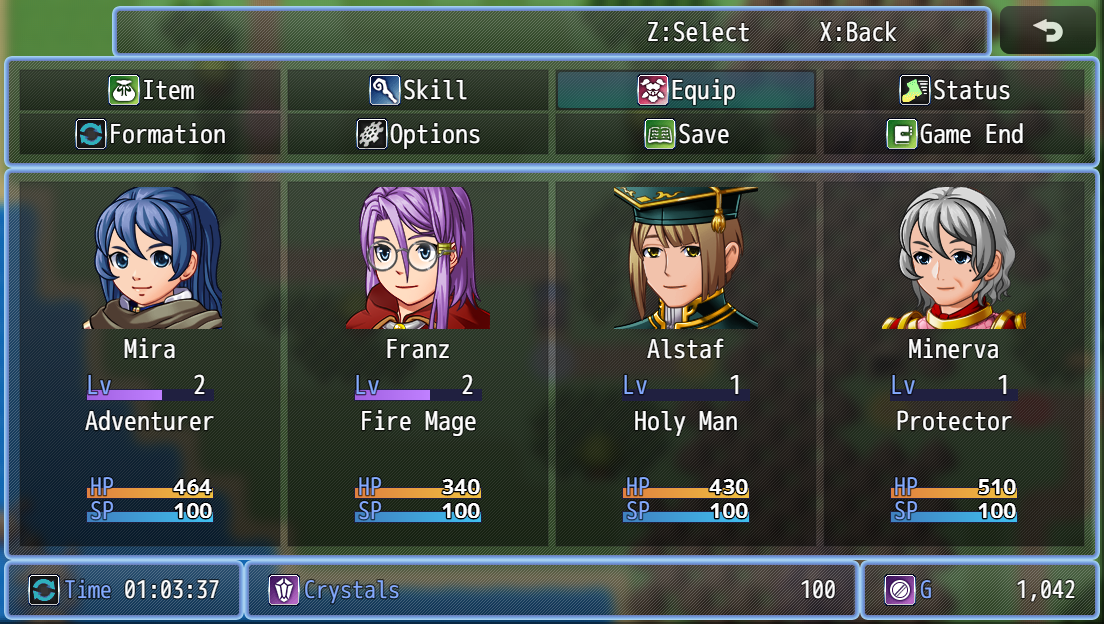The width and height of the screenshot is (1104, 624).
Task: Choose Game End
Action: (x=954, y=134)
